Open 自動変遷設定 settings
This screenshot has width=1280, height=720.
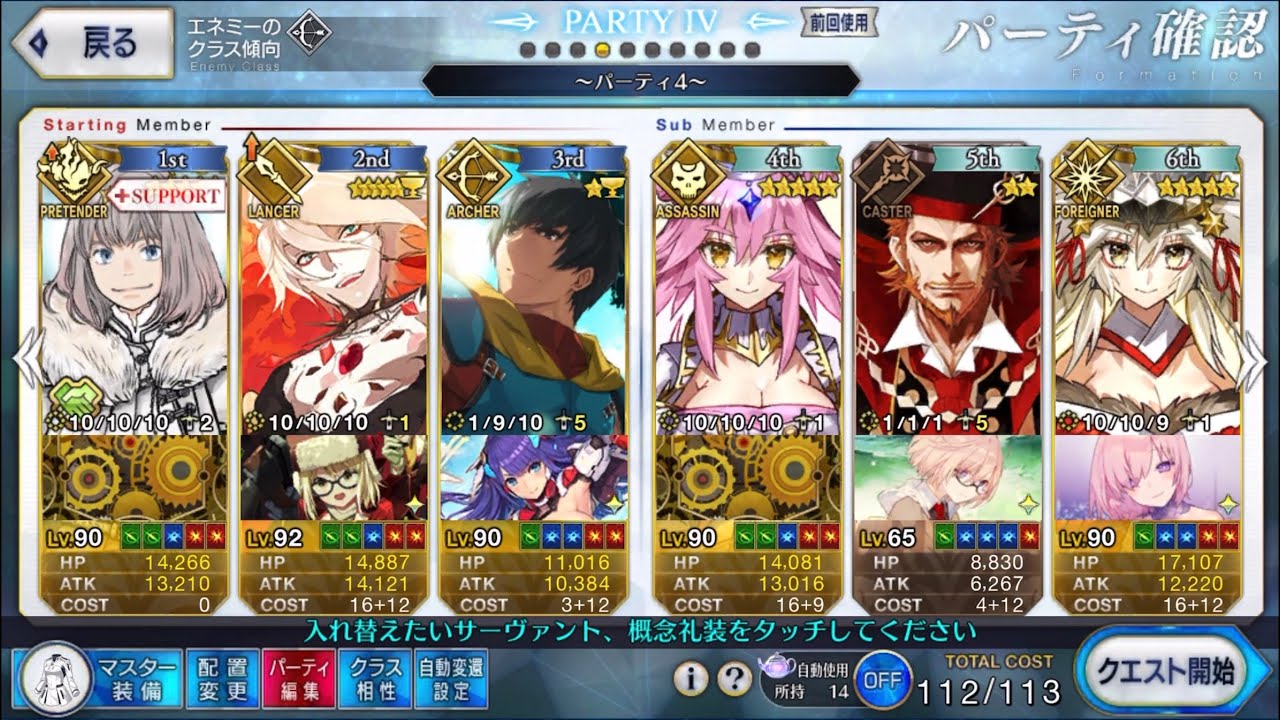coord(450,678)
